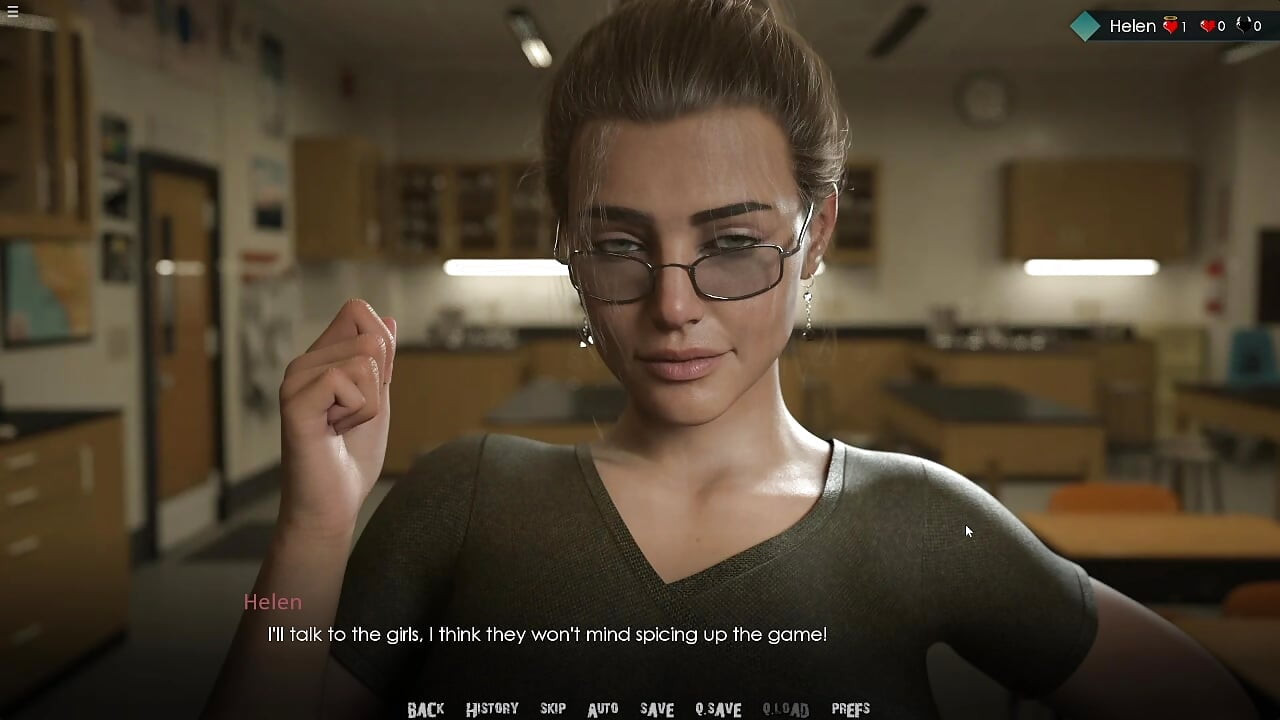The width and height of the screenshot is (1280, 720).
Task: Click the teal diamond beside Helen's name
Action: point(1085,26)
